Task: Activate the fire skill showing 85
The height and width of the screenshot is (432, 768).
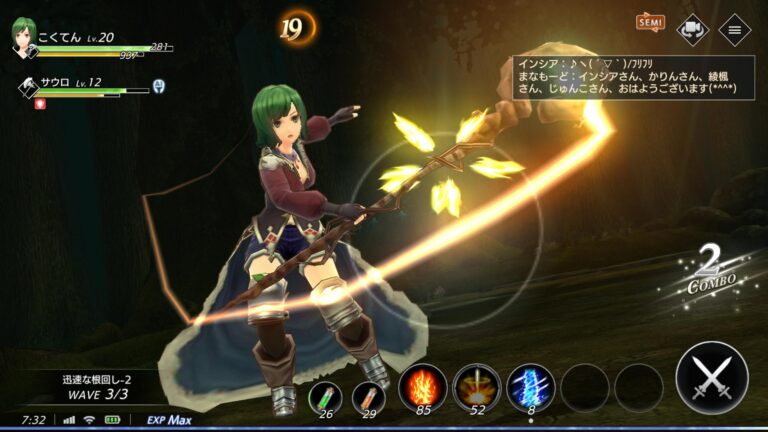Action: [422, 386]
